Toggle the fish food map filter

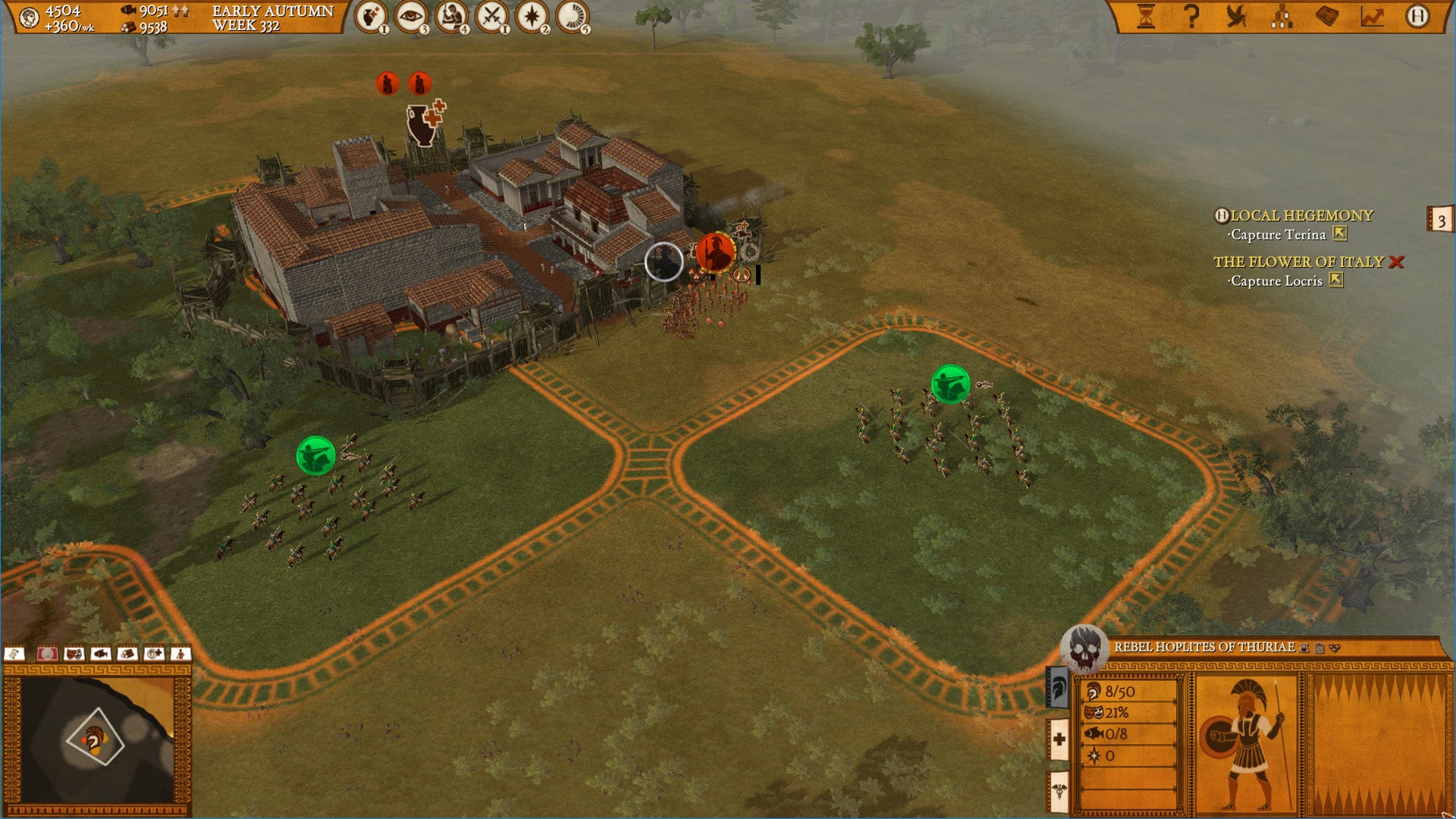coord(100,654)
